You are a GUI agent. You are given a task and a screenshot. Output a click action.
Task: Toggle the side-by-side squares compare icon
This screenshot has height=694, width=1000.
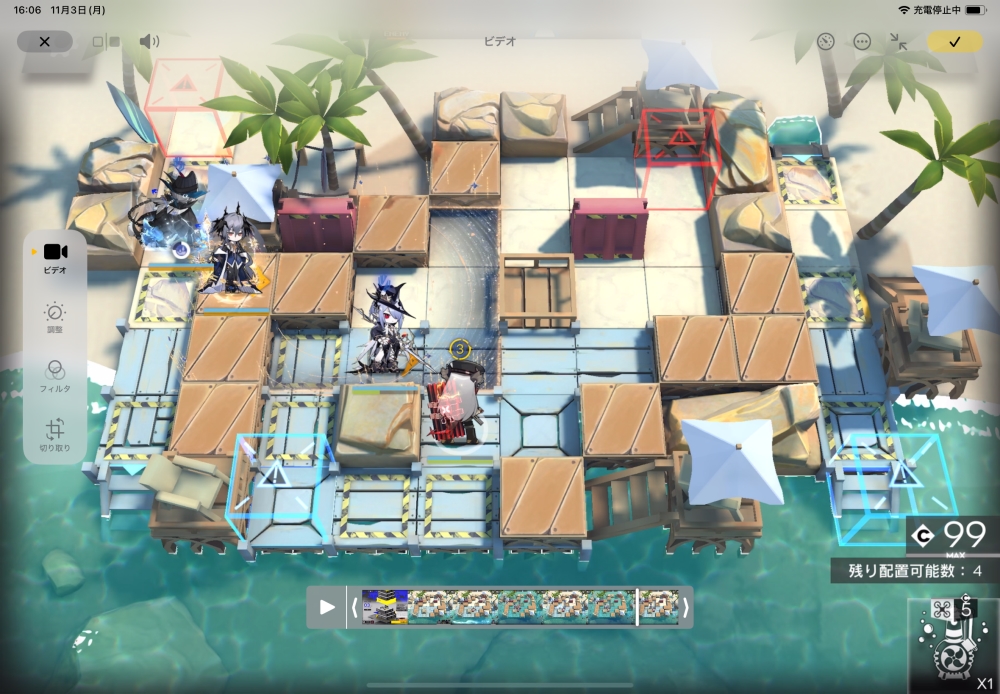pyautogui.click(x=106, y=42)
